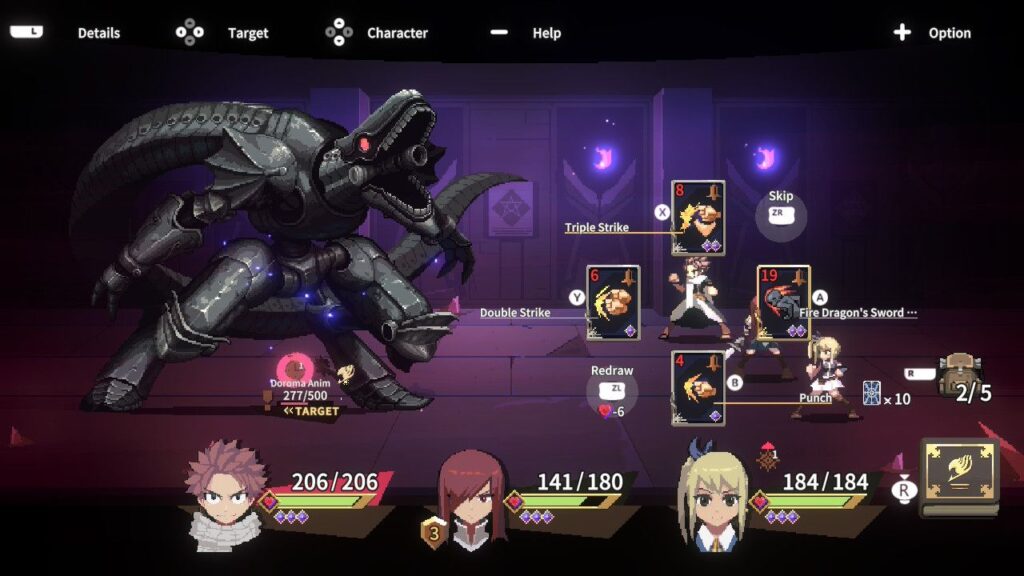Image resolution: width=1024 pixels, height=576 pixels.
Task: Open the backpack inventory icon
Action: [x=958, y=373]
